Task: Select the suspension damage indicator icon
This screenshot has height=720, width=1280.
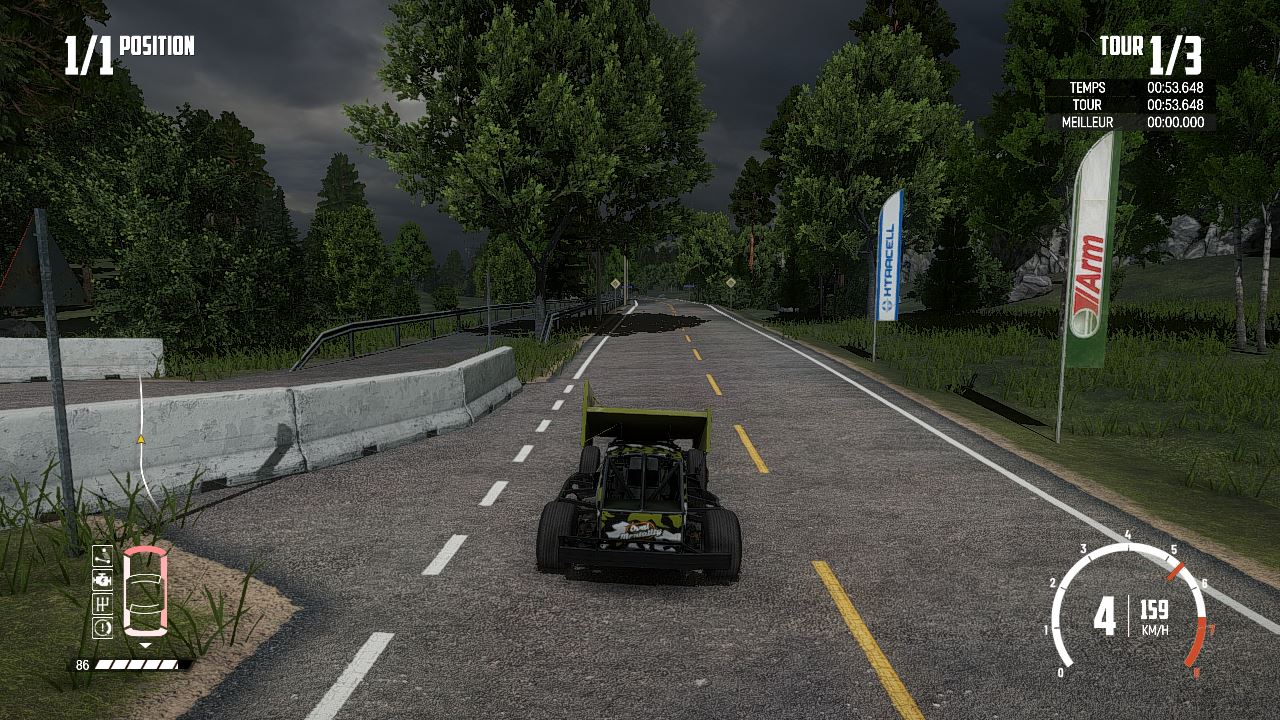Action: pyautogui.click(x=102, y=556)
